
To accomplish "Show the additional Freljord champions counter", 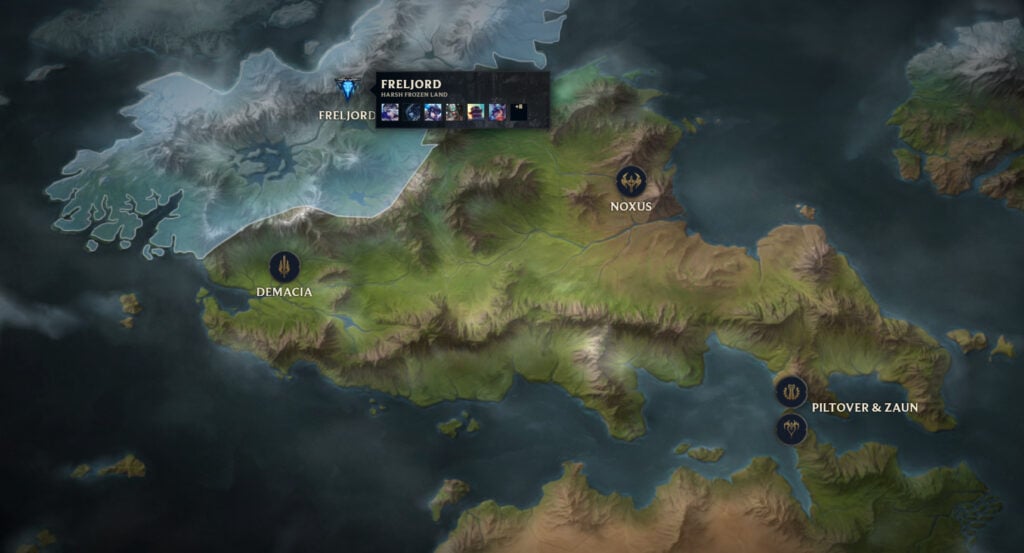I will coord(517,112).
